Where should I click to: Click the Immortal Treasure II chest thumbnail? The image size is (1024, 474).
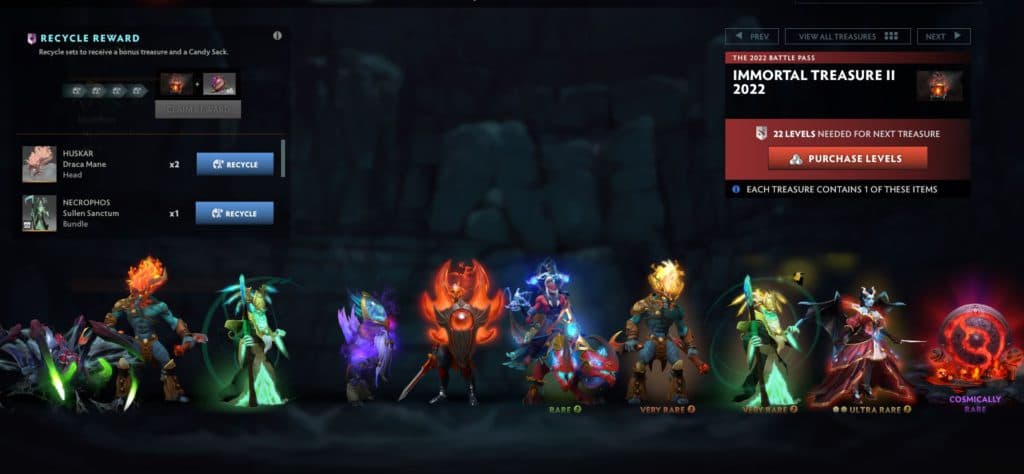point(940,85)
